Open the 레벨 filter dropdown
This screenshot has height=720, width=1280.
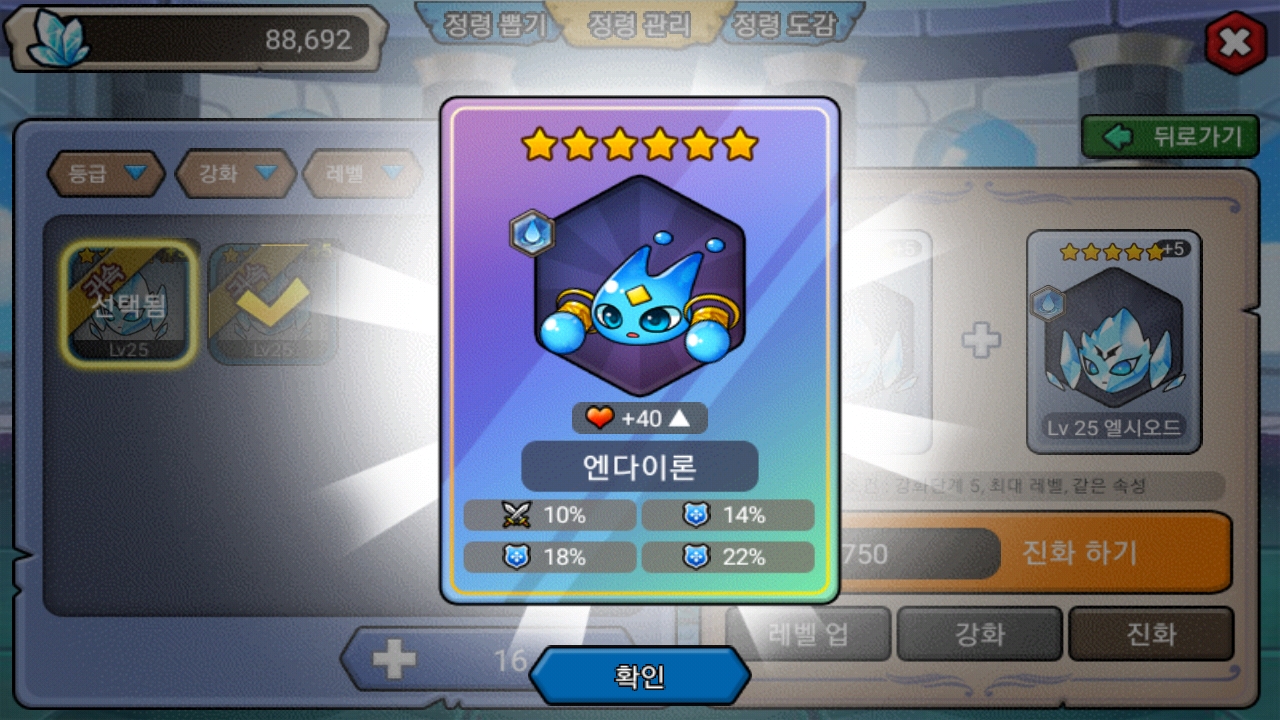[x=362, y=174]
